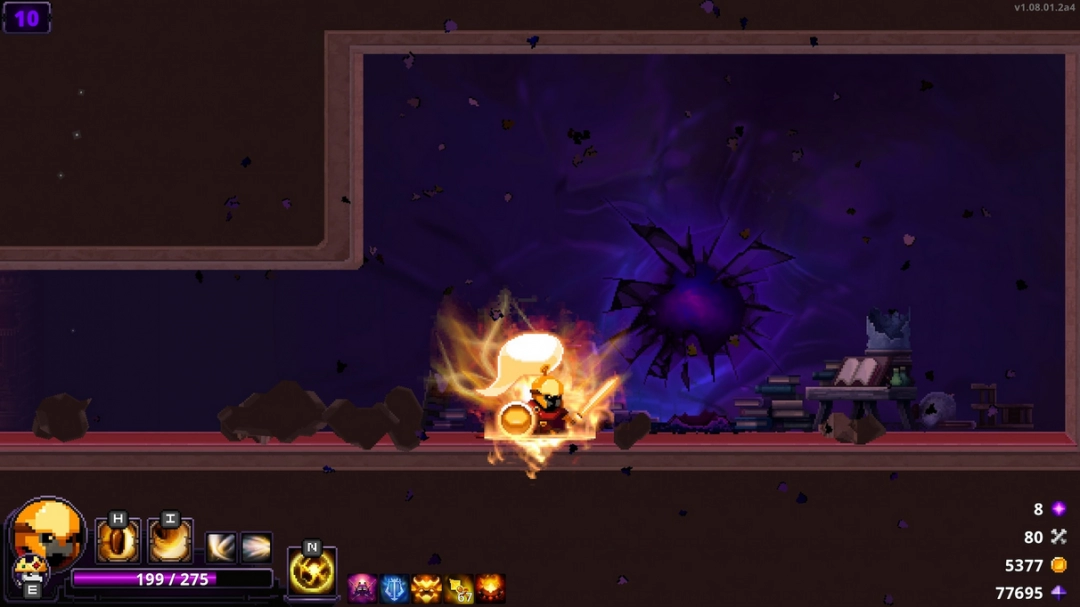Inspect the blue trident buff icon
Screen dimensions: 1080x607
(394, 588)
